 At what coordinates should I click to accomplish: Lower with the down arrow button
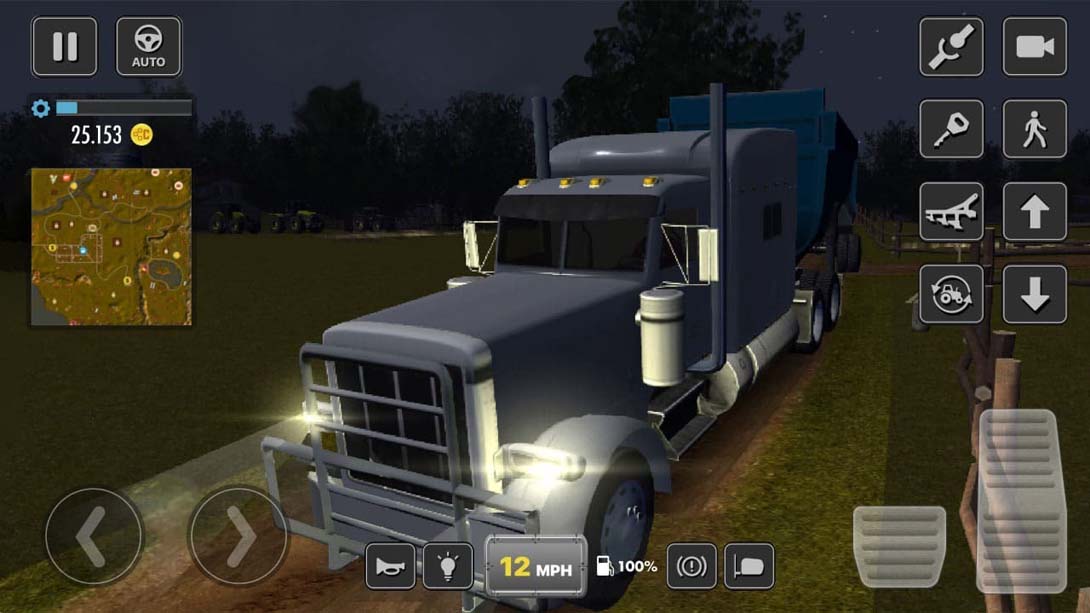[x=1034, y=294]
